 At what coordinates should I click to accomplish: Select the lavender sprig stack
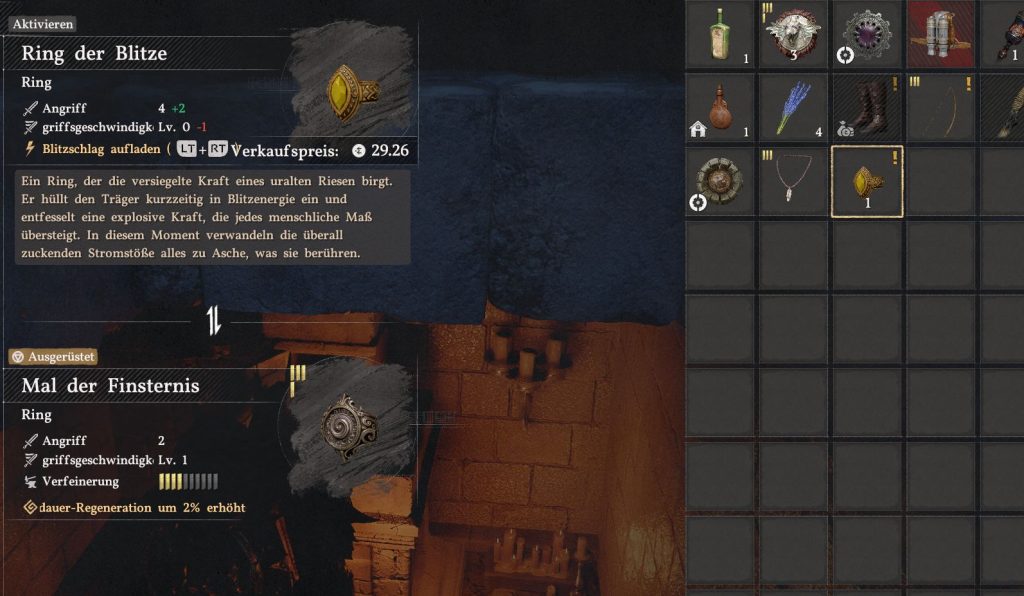[793, 108]
